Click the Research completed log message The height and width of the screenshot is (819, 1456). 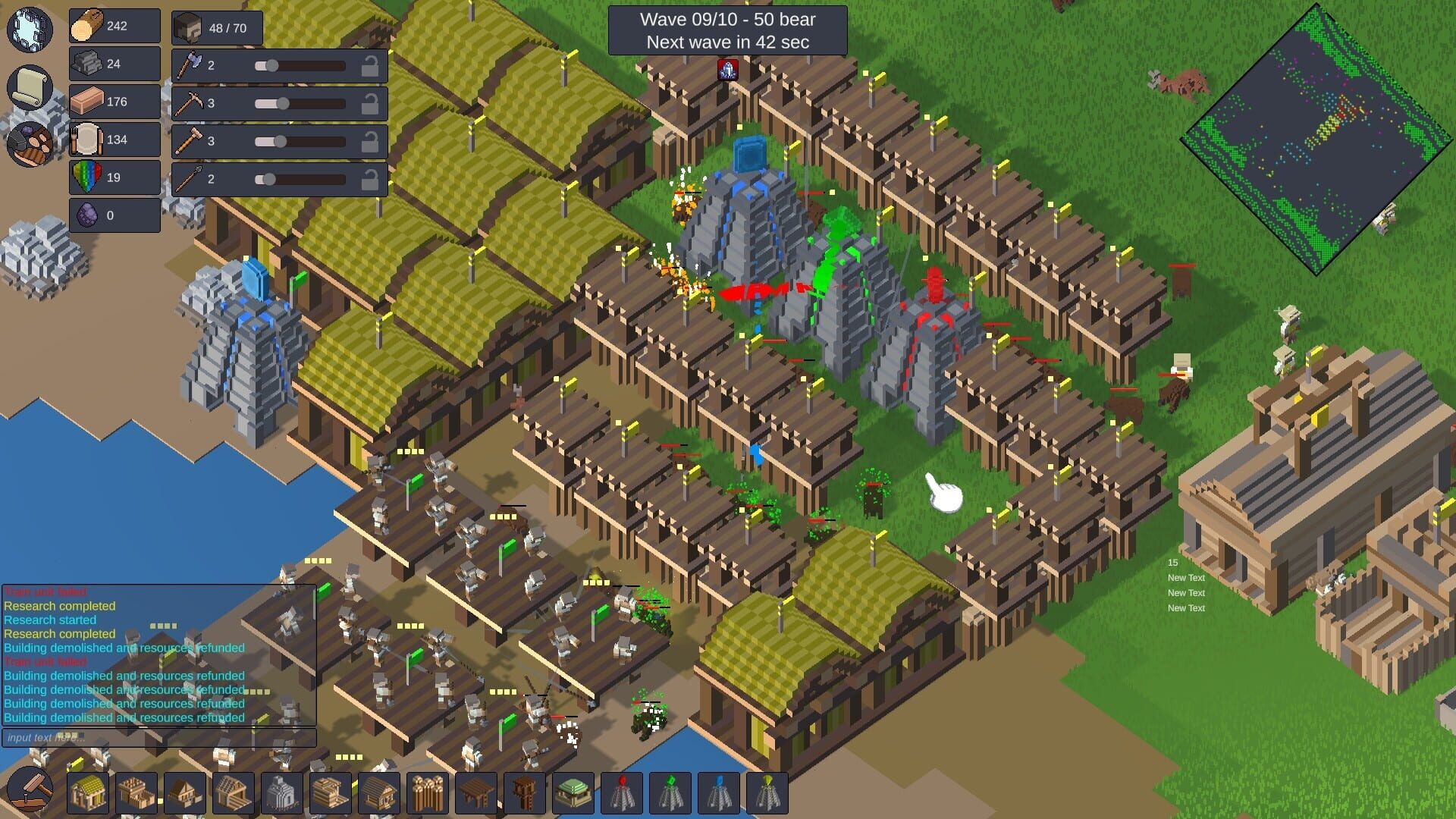pos(59,606)
